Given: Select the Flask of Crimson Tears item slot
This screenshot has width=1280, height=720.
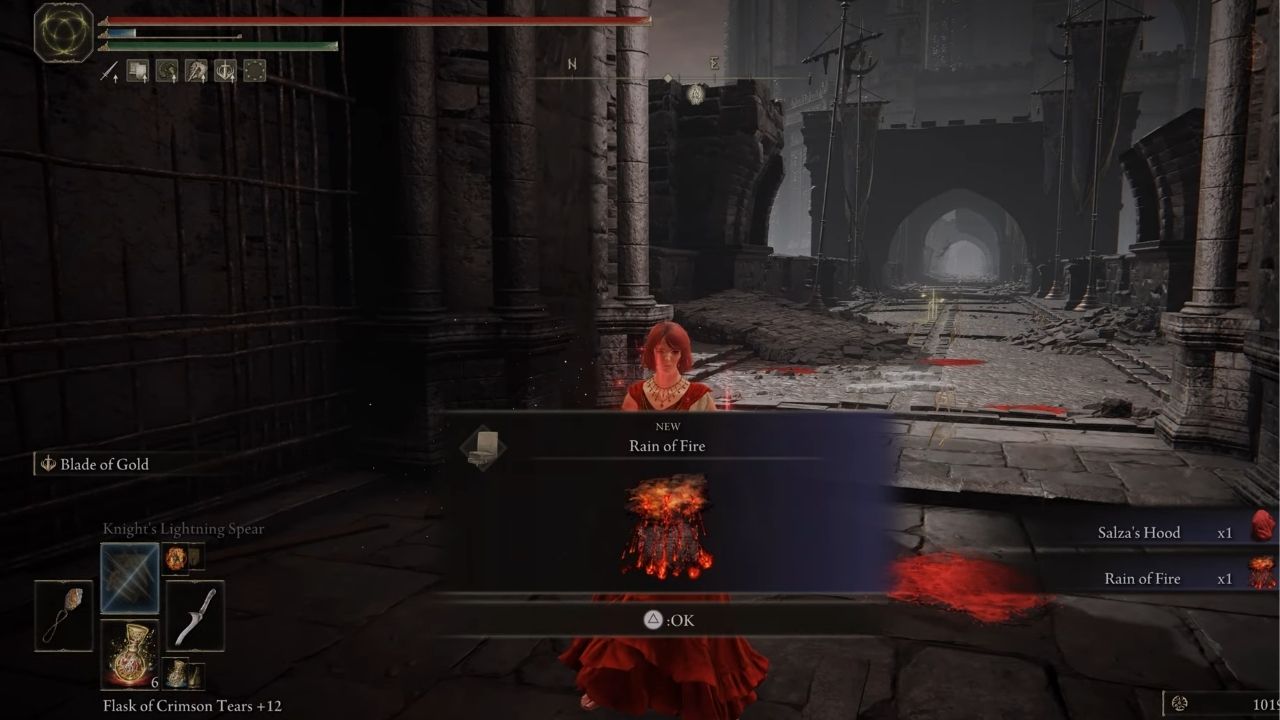Looking at the screenshot, I should 130,656.
